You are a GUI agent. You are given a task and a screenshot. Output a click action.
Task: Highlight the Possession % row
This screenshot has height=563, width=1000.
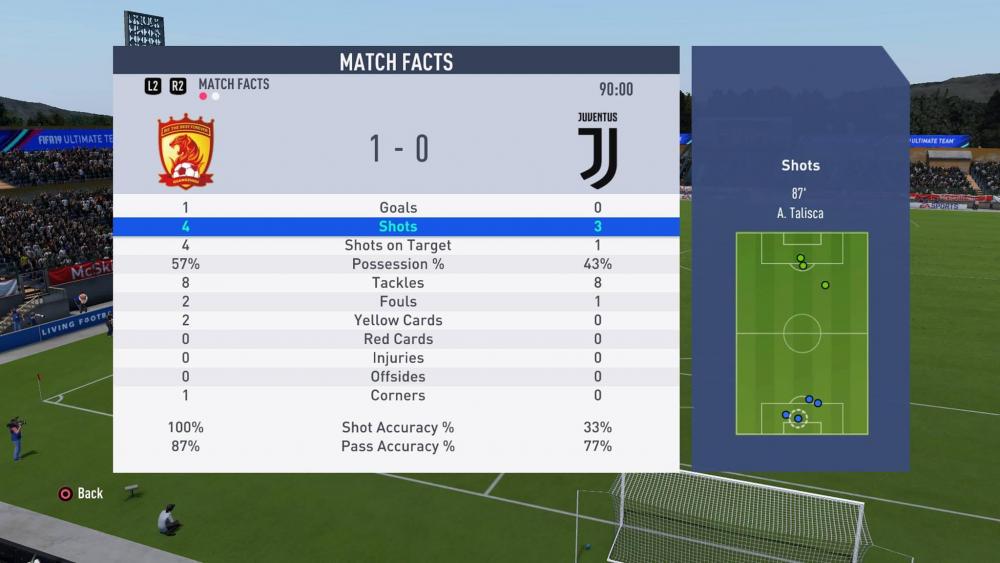point(397,264)
